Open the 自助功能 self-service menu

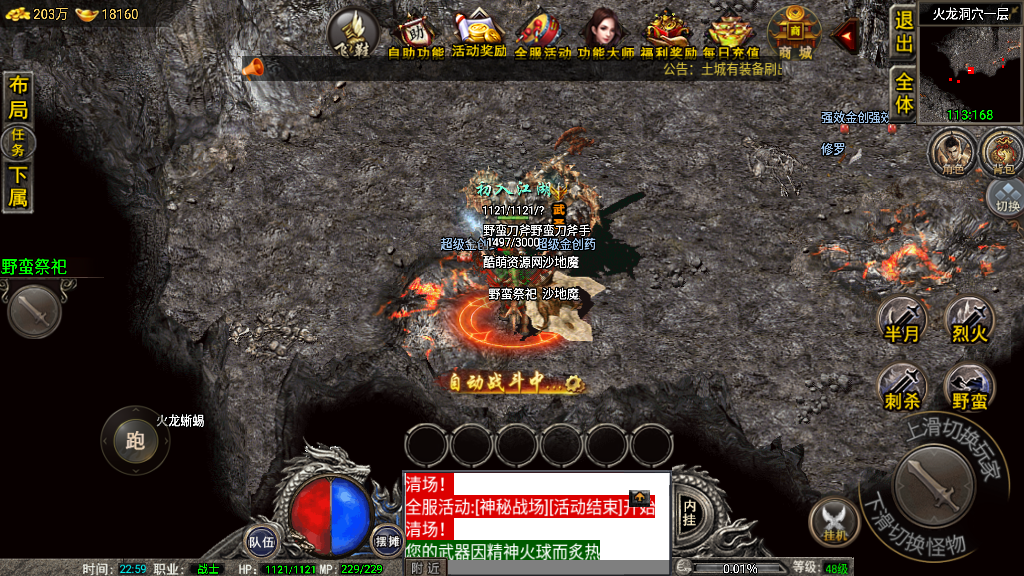tap(415, 35)
